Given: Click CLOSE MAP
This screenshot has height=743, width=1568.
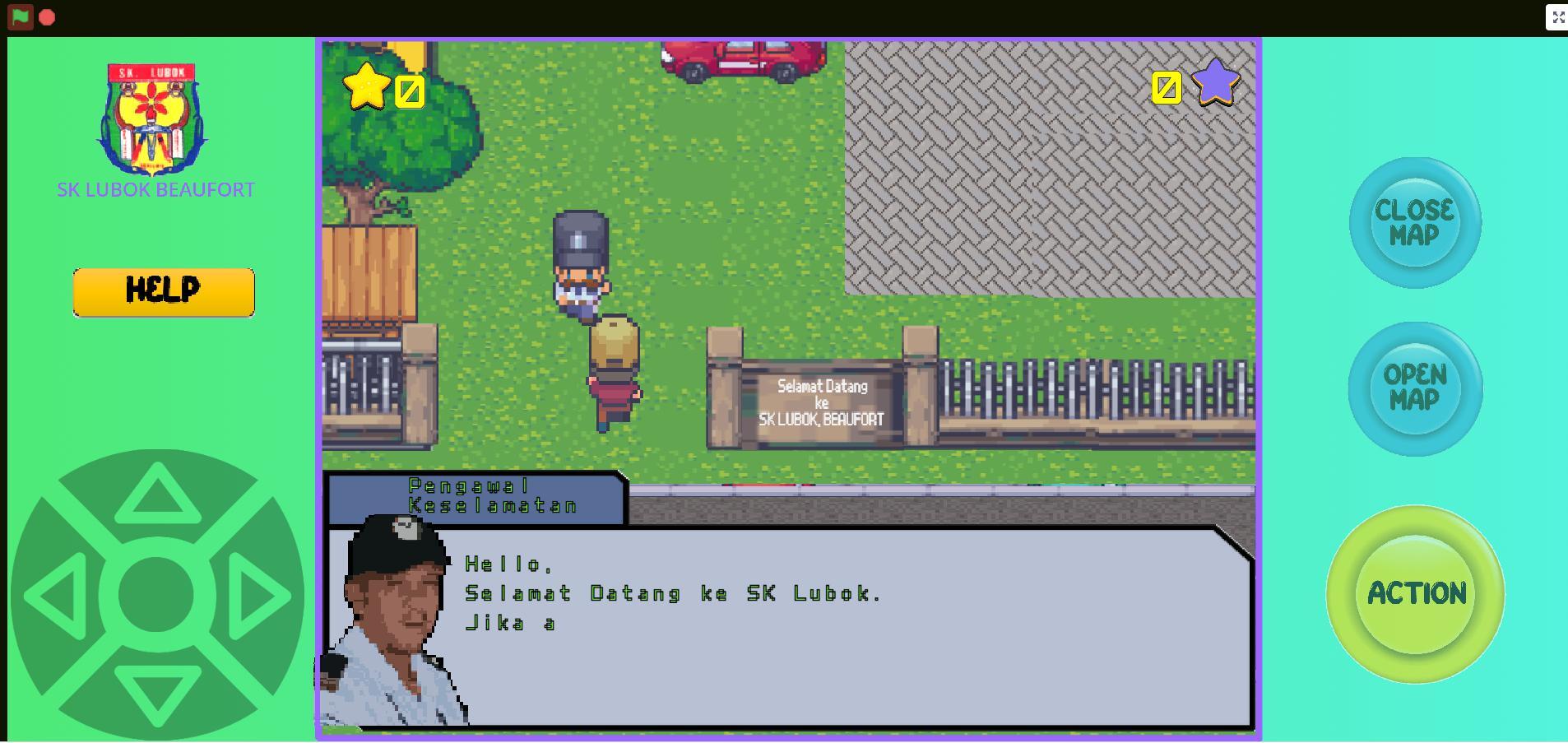Looking at the screenshot, I should [x=1413, y=221].
